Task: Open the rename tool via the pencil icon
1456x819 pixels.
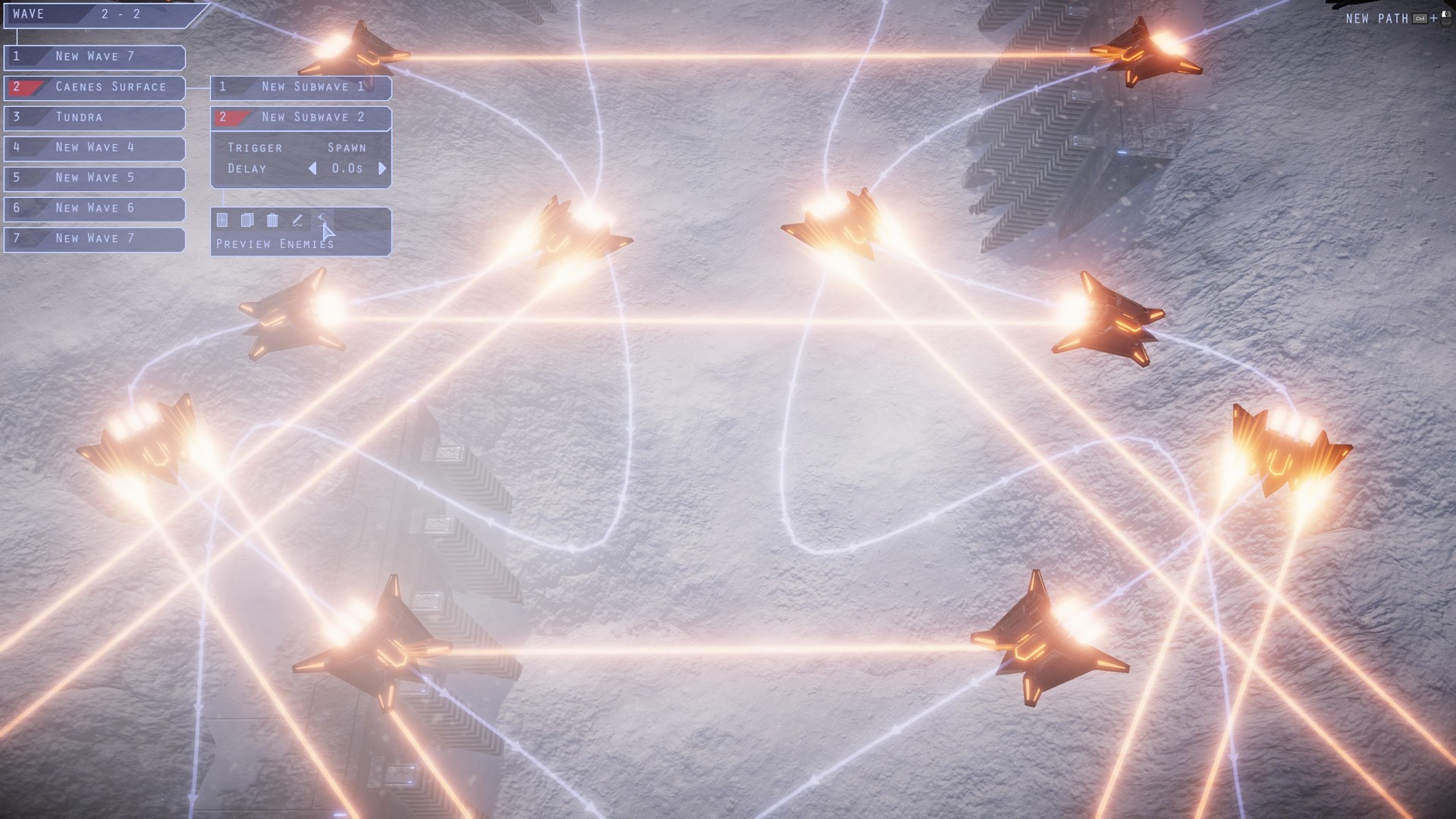Action: click(x=297, y=220)
